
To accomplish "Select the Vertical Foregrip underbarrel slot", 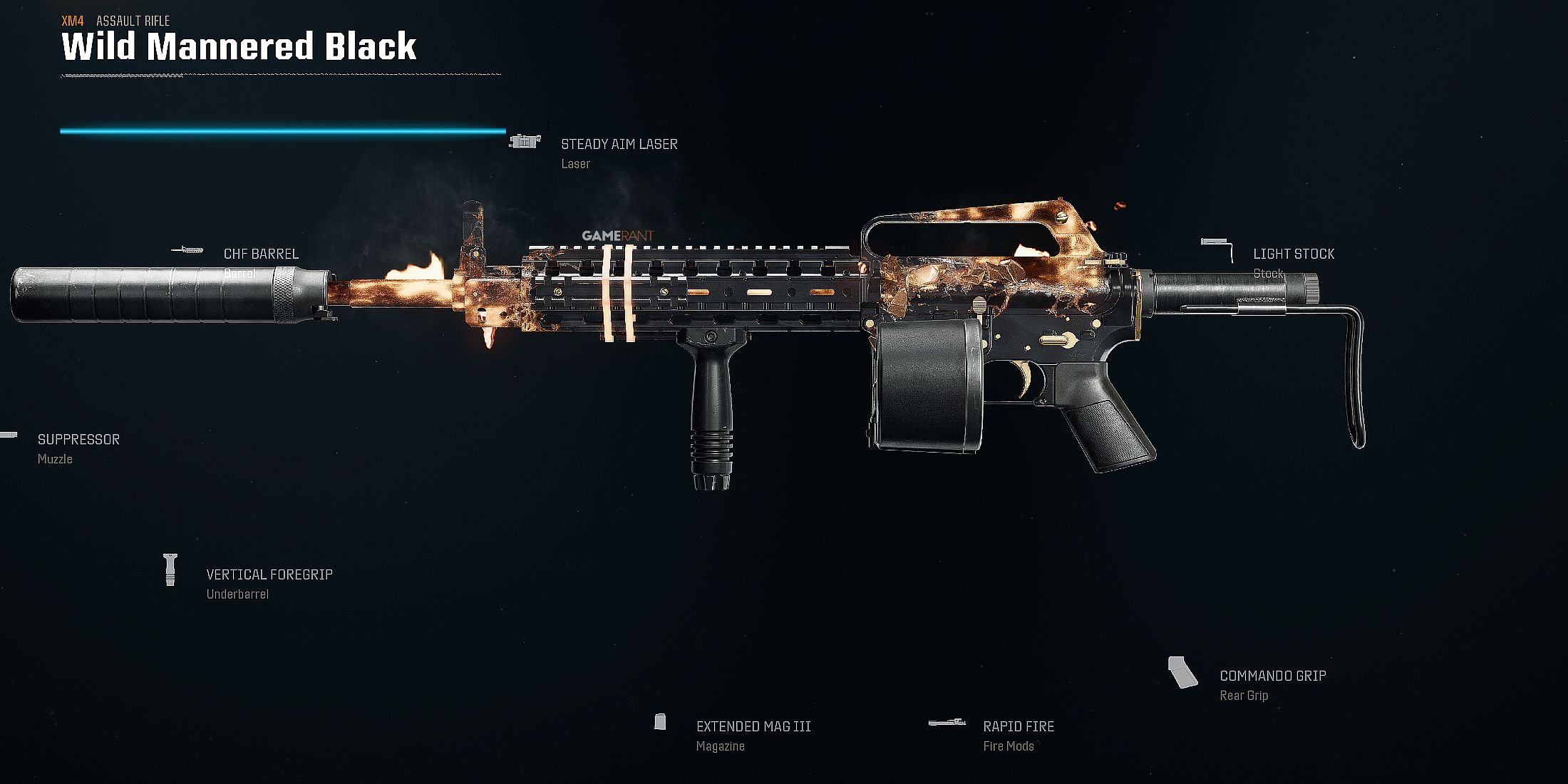I will pos(269,575).
